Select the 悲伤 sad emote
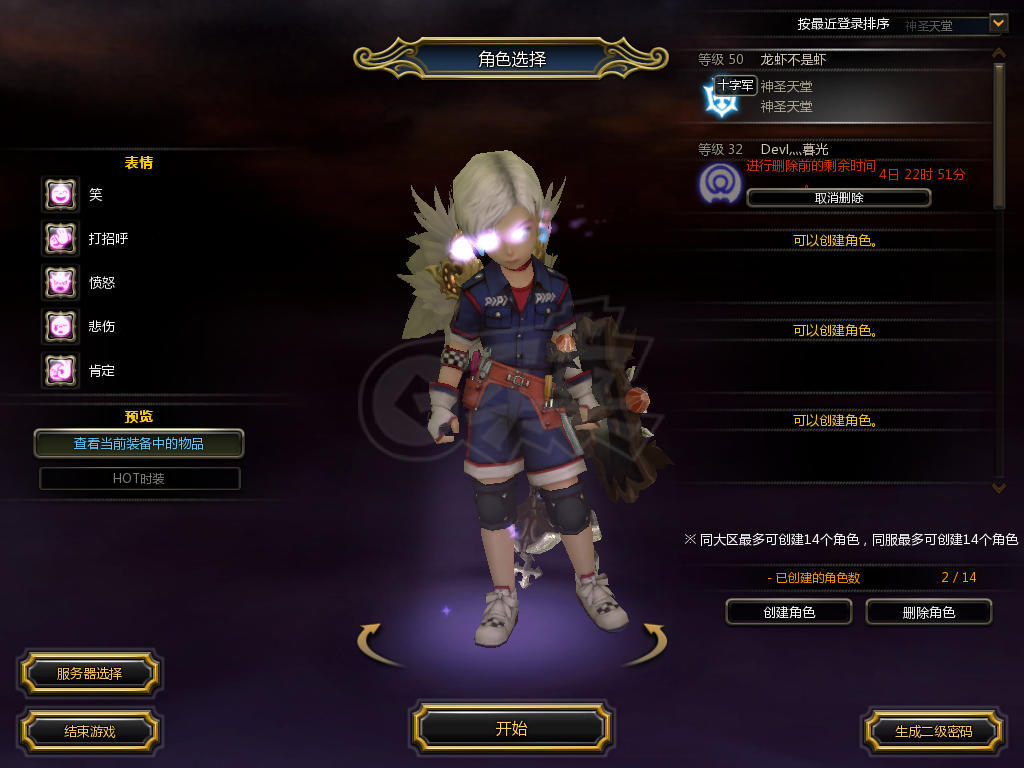The image size is (1024, 768). 60,326
